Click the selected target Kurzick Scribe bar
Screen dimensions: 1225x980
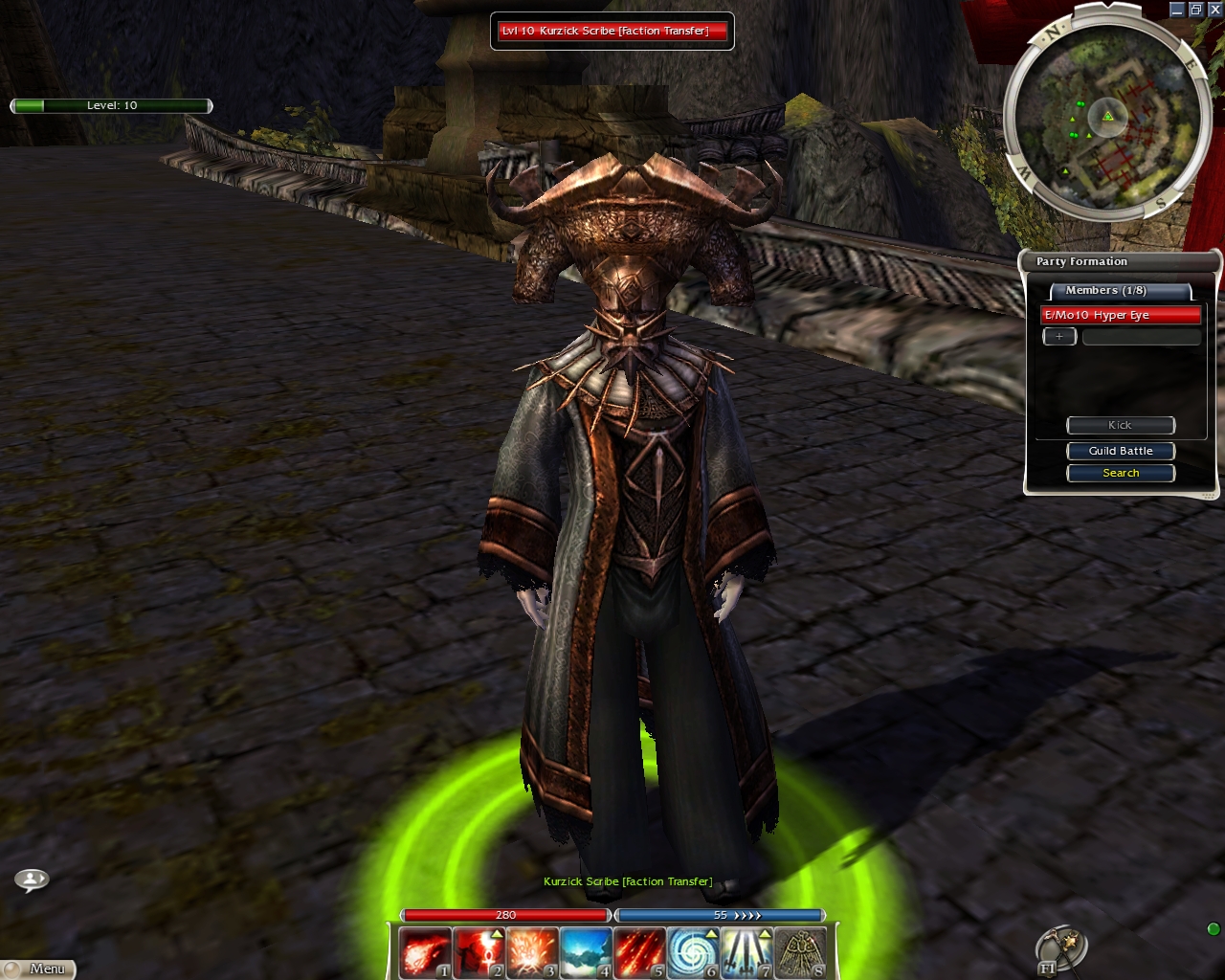[612, 32]
